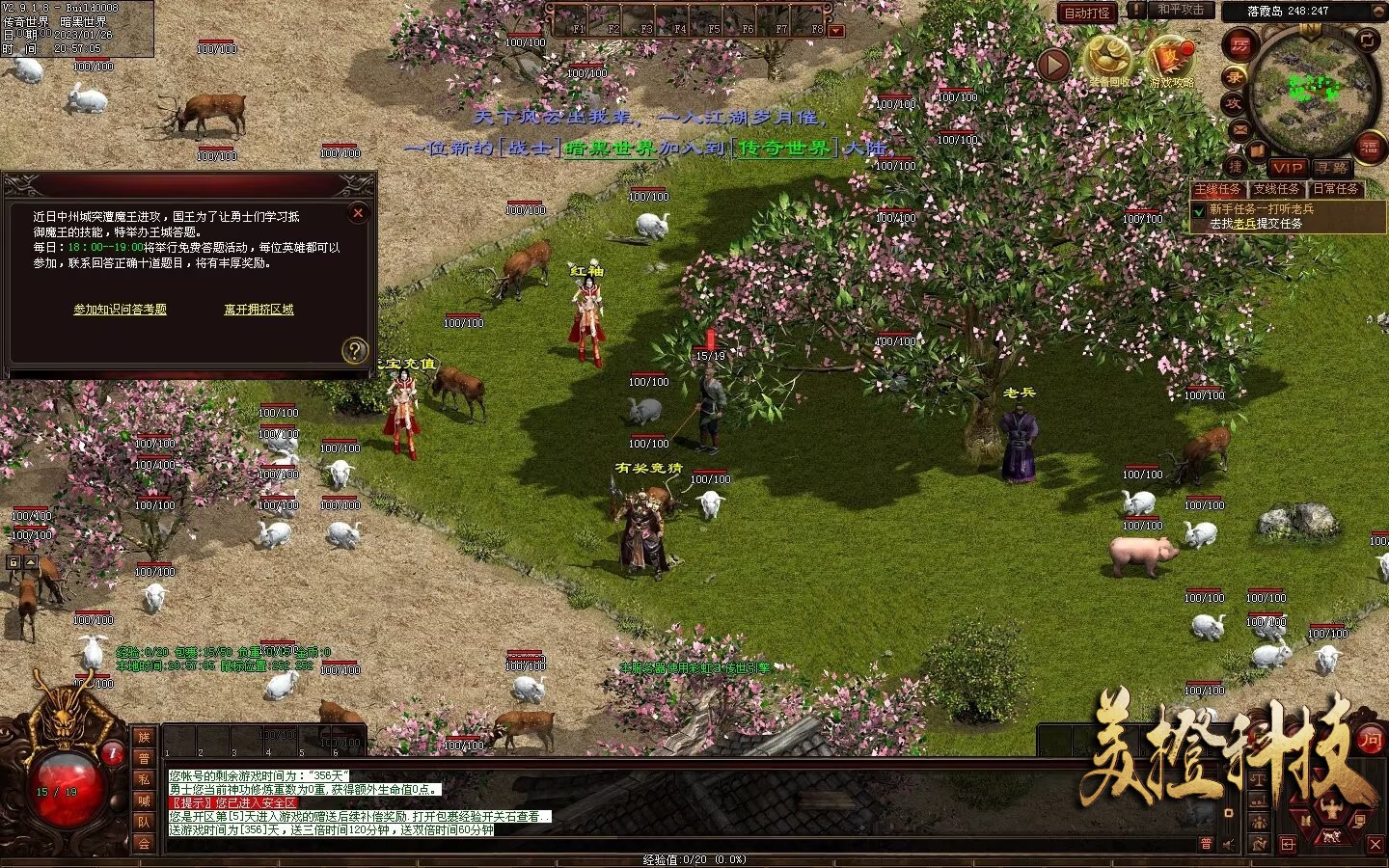Open the mail envelope icon

1240,129
